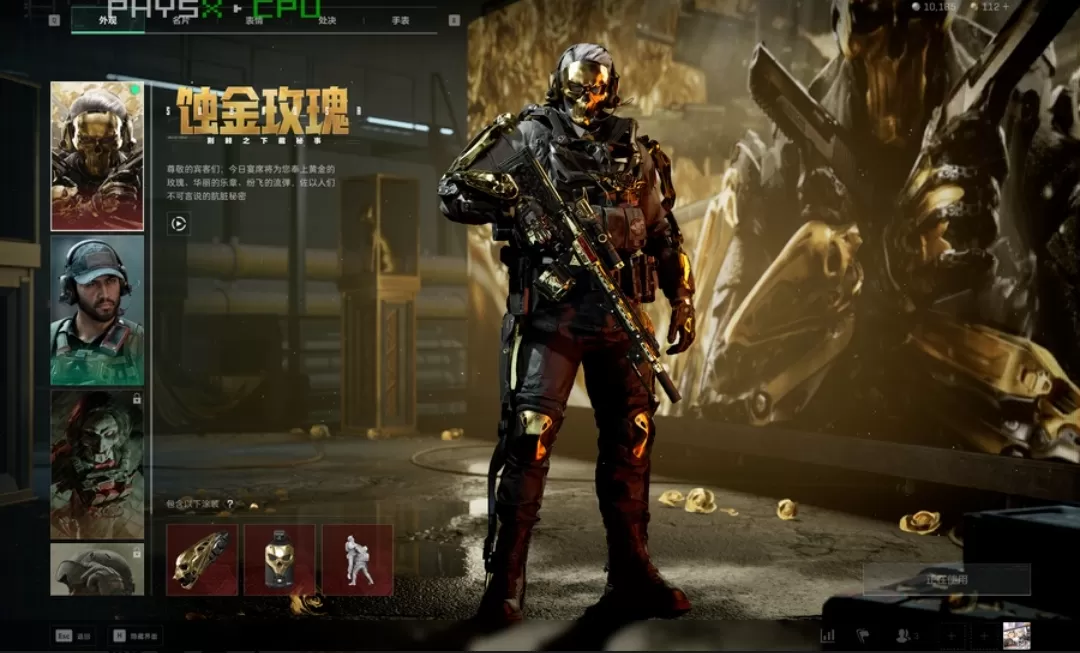
Task: Click the 隐藏界面 hide interface button
Action: click(136, 635)
